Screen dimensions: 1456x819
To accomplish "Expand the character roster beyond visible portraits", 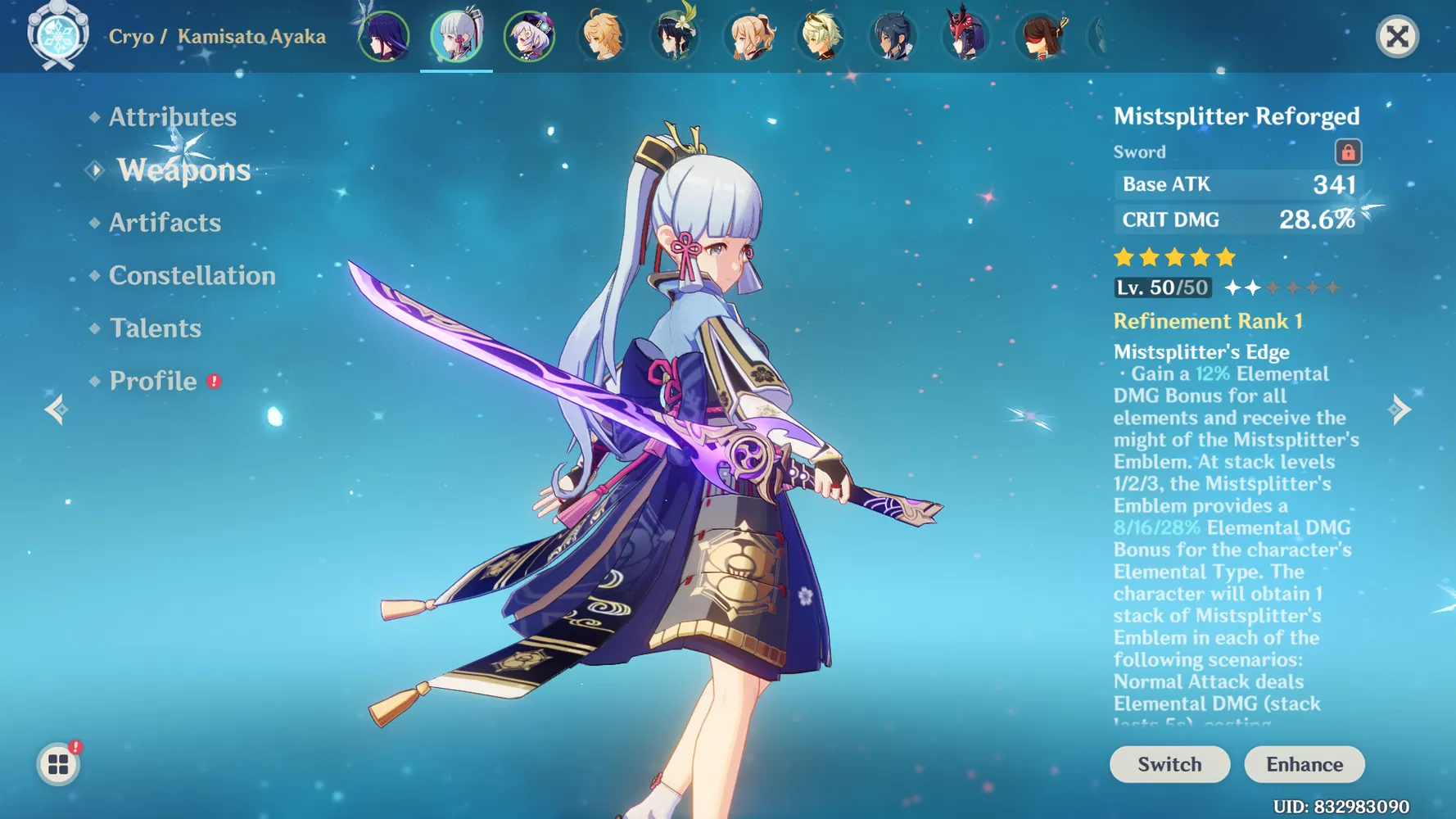I will [1097, 36].
